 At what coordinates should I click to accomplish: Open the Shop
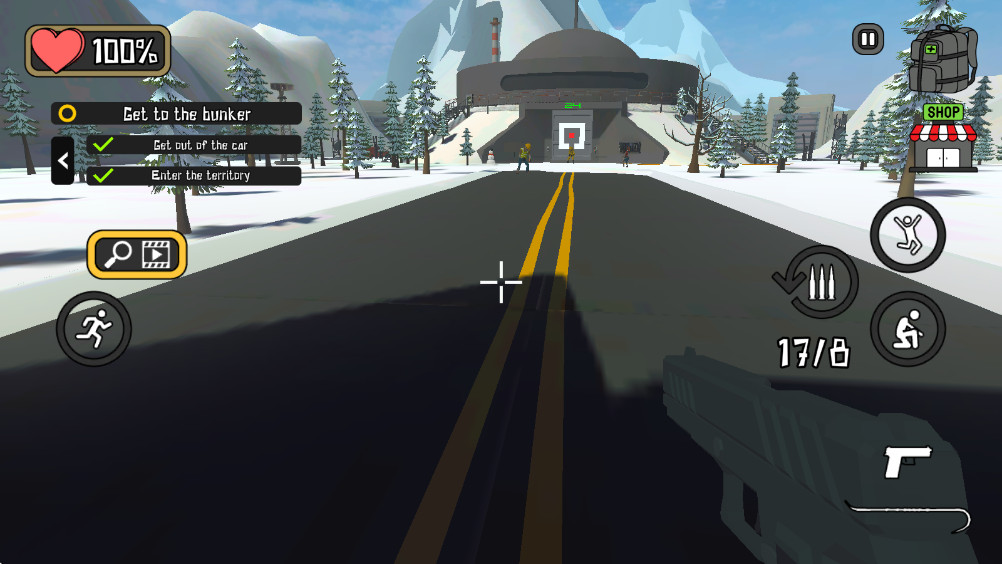[943, 139]
